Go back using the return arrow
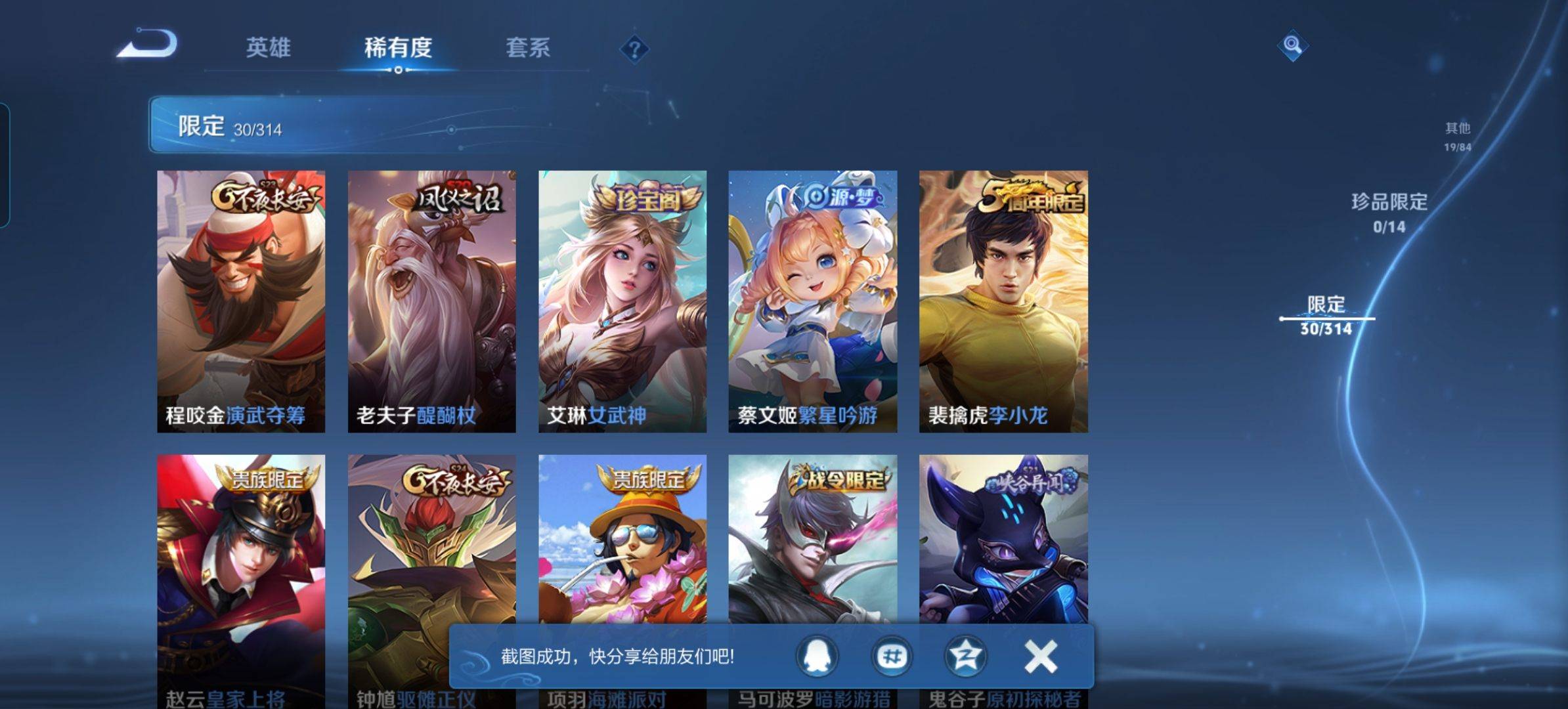The height and width of the screenshot is (709, 1568). coord(148,46)
